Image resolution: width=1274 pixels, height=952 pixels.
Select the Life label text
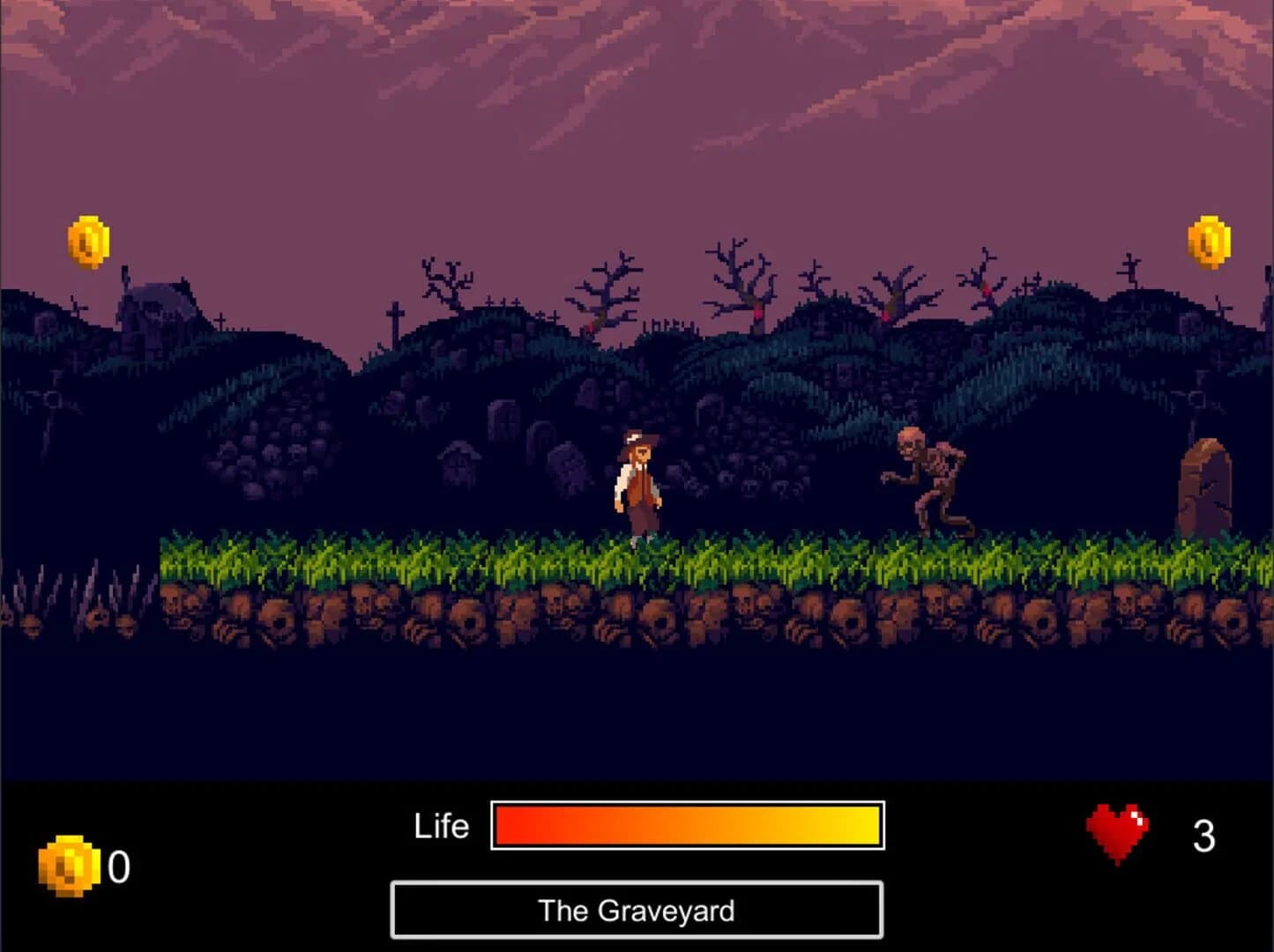[441, 826]
